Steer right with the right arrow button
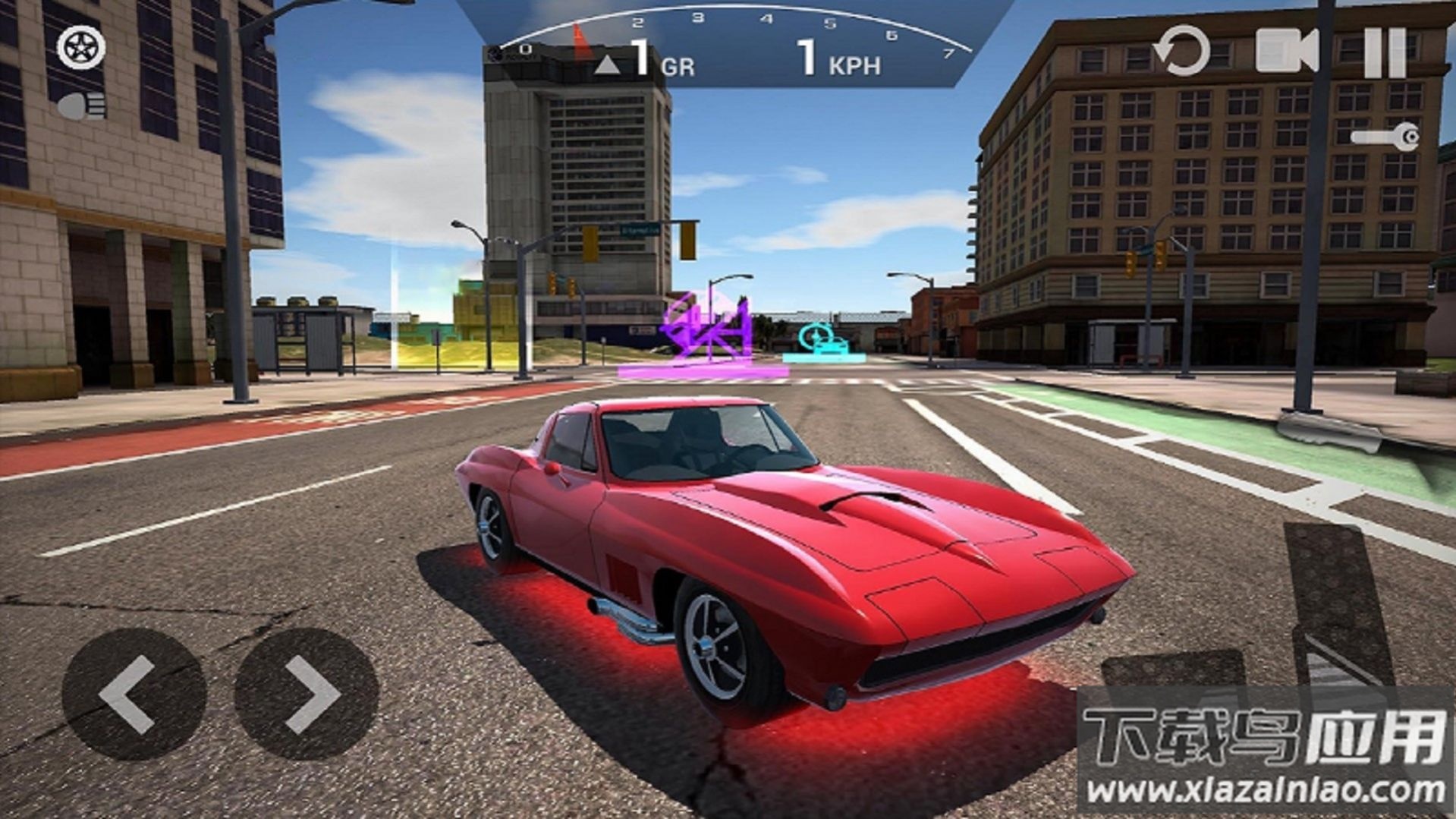 [307, 695]
